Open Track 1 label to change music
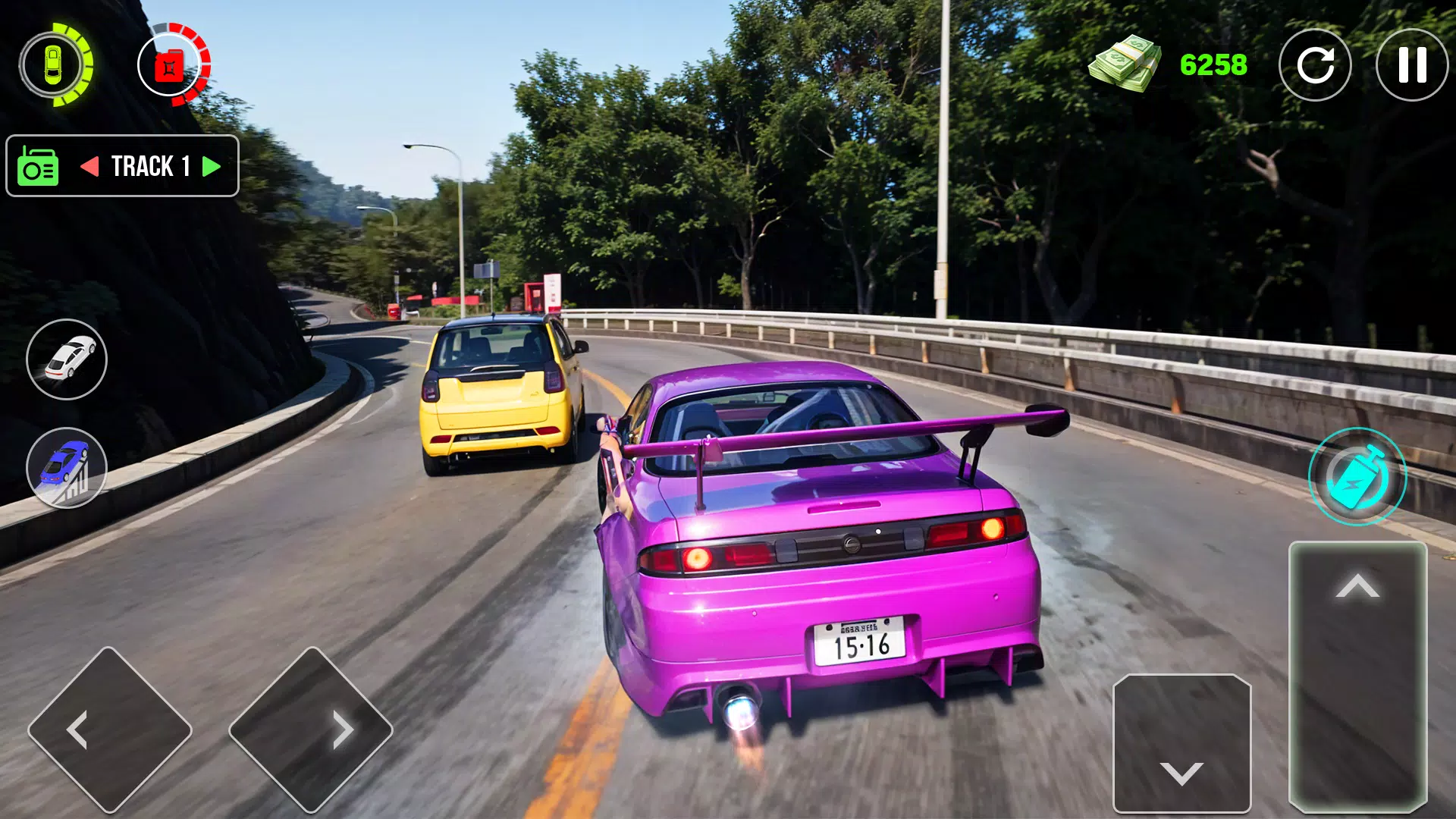Screen dimensions: 1456x819 point(151,165)
